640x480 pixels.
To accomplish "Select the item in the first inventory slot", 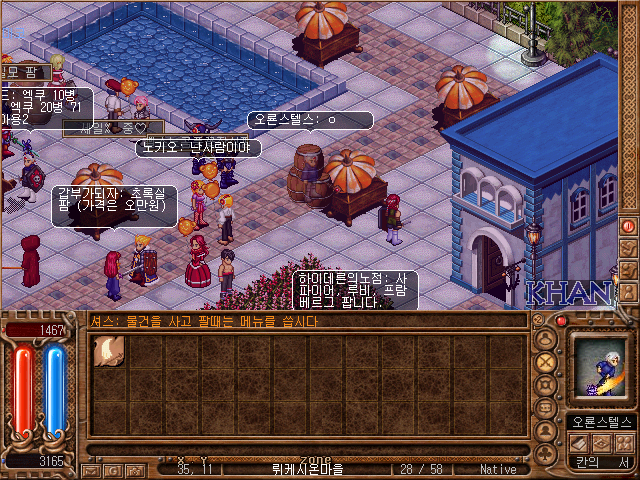I will (x=107, y=350).
